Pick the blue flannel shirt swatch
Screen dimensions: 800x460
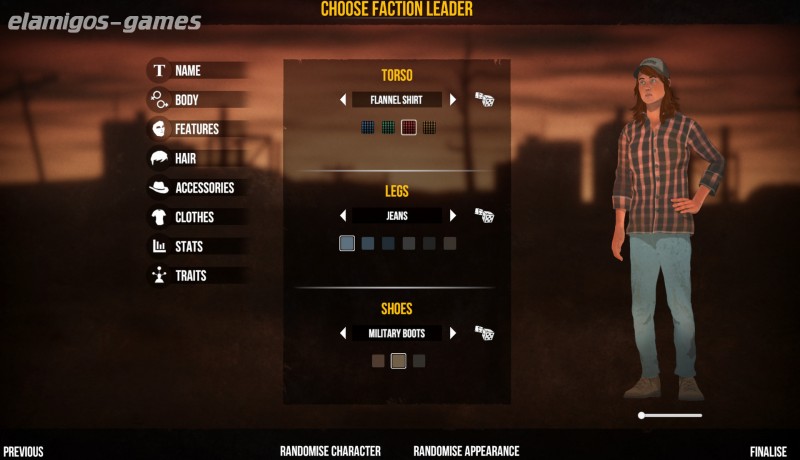[368, 127]
